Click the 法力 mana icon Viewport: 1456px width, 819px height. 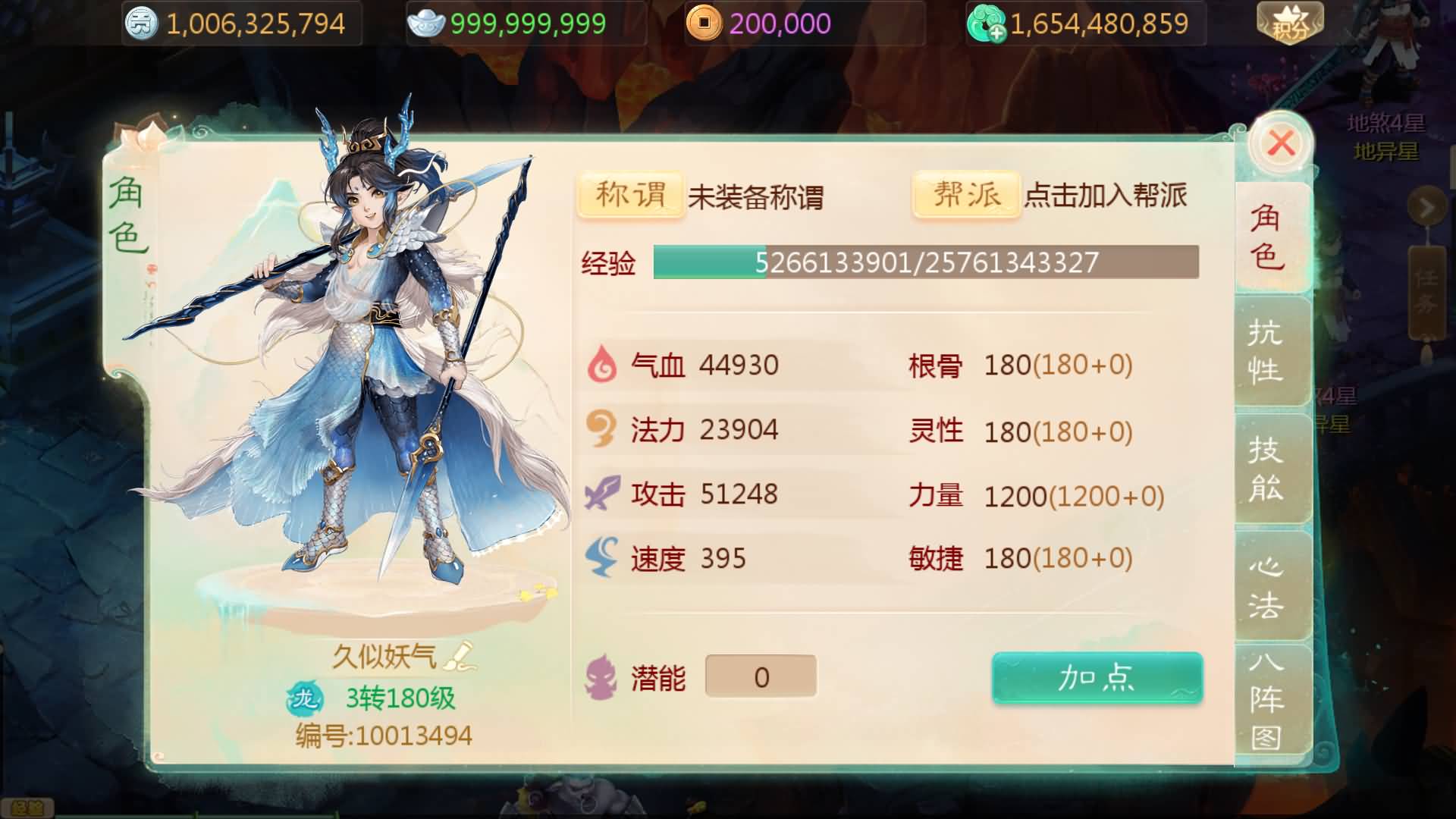pos(601,429)
